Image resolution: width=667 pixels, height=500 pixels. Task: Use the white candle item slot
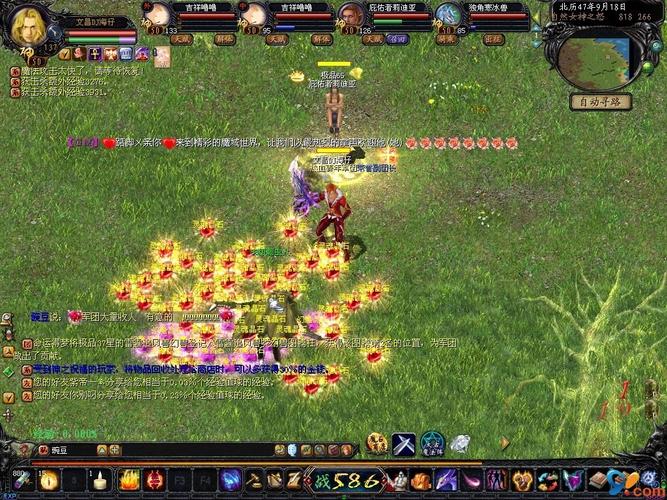(x=99, y=478)
